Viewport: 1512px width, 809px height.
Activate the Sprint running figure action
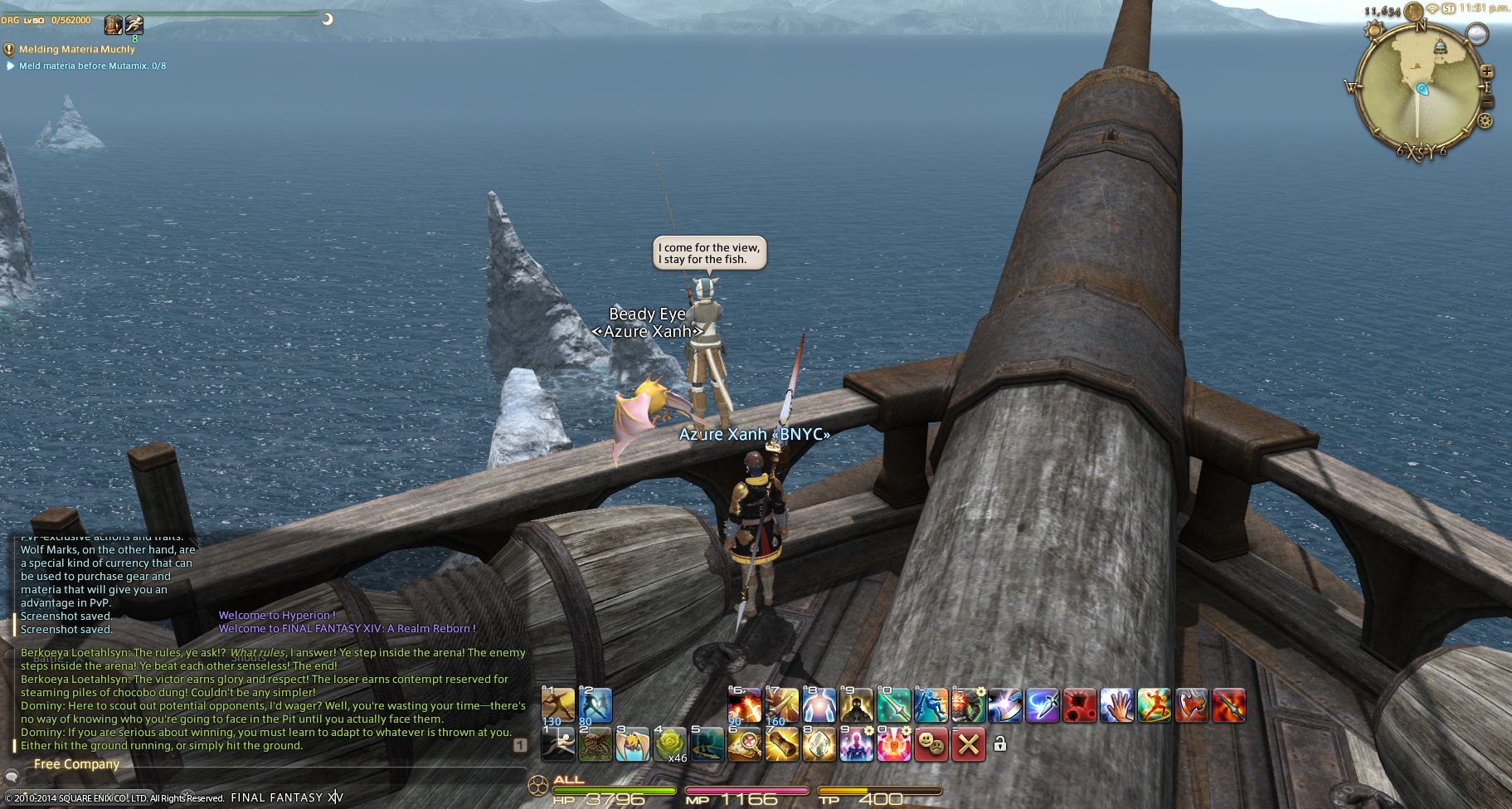(x=557, y=744)
